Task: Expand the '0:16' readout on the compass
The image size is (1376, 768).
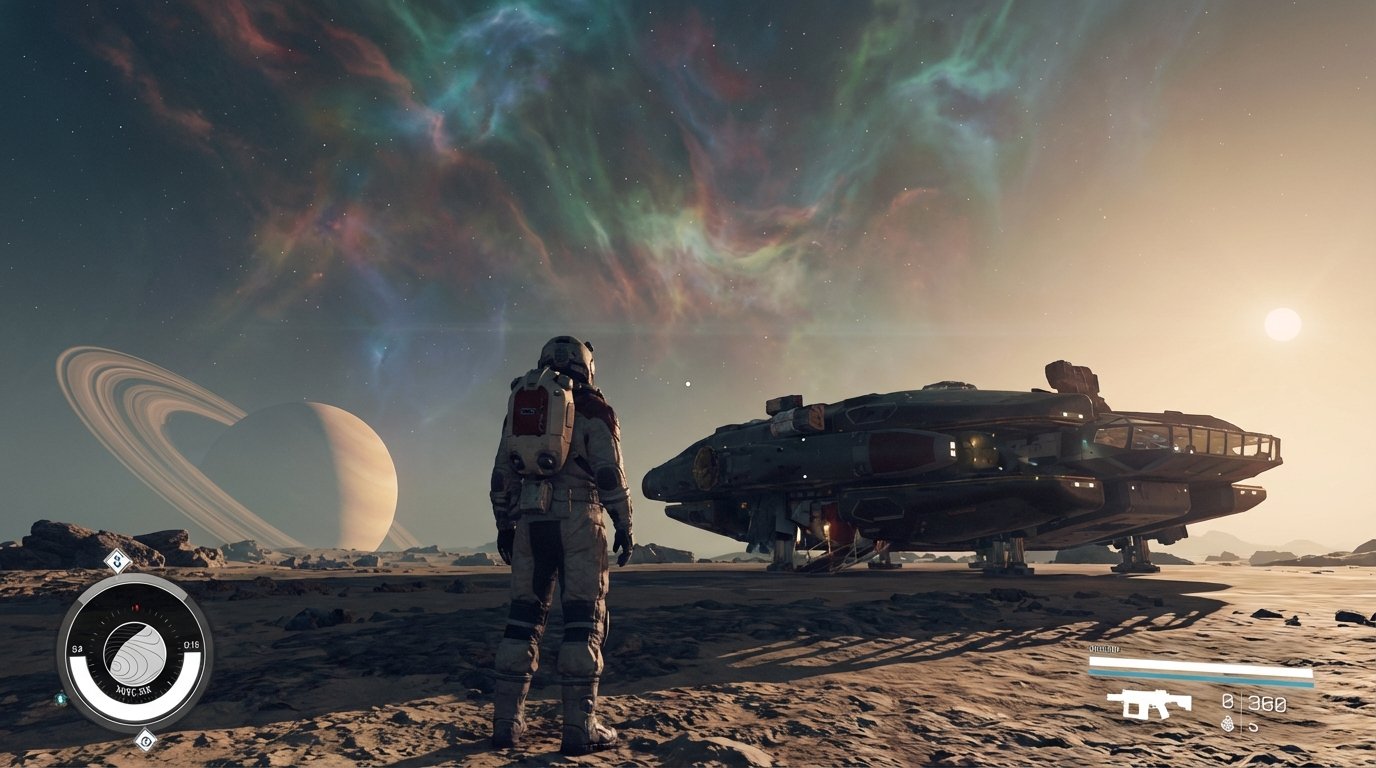Action: tap(191, 645)
